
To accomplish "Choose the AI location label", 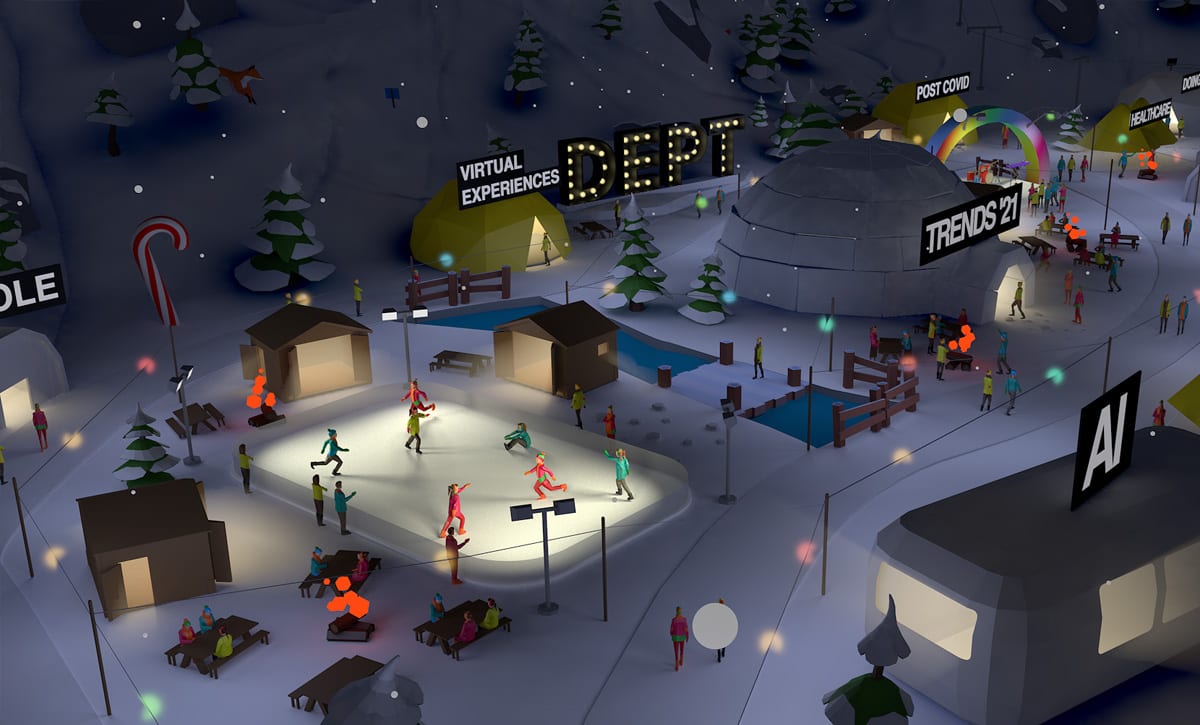I will point(1105,440).
